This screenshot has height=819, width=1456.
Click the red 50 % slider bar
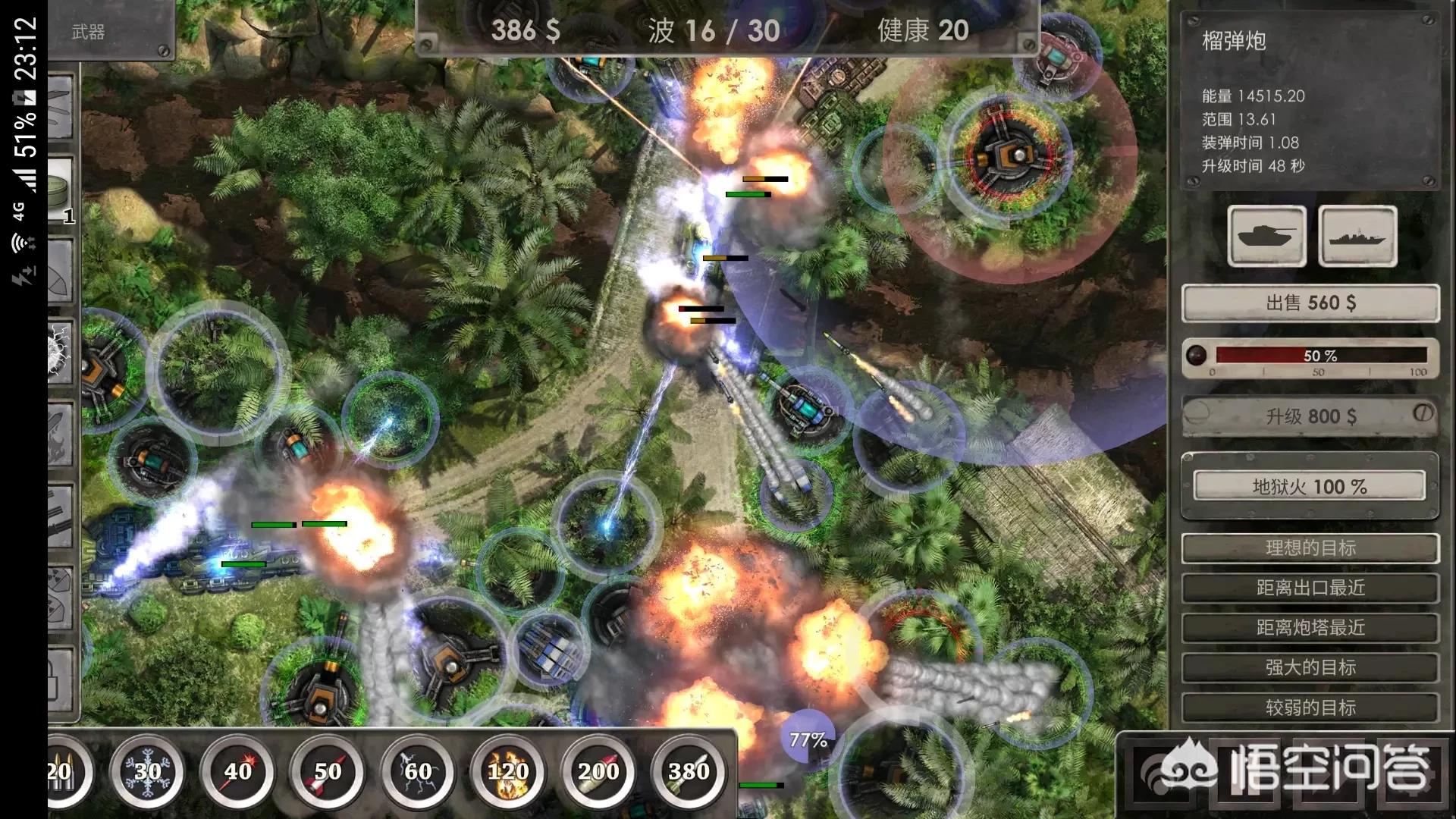(1321, 355)
